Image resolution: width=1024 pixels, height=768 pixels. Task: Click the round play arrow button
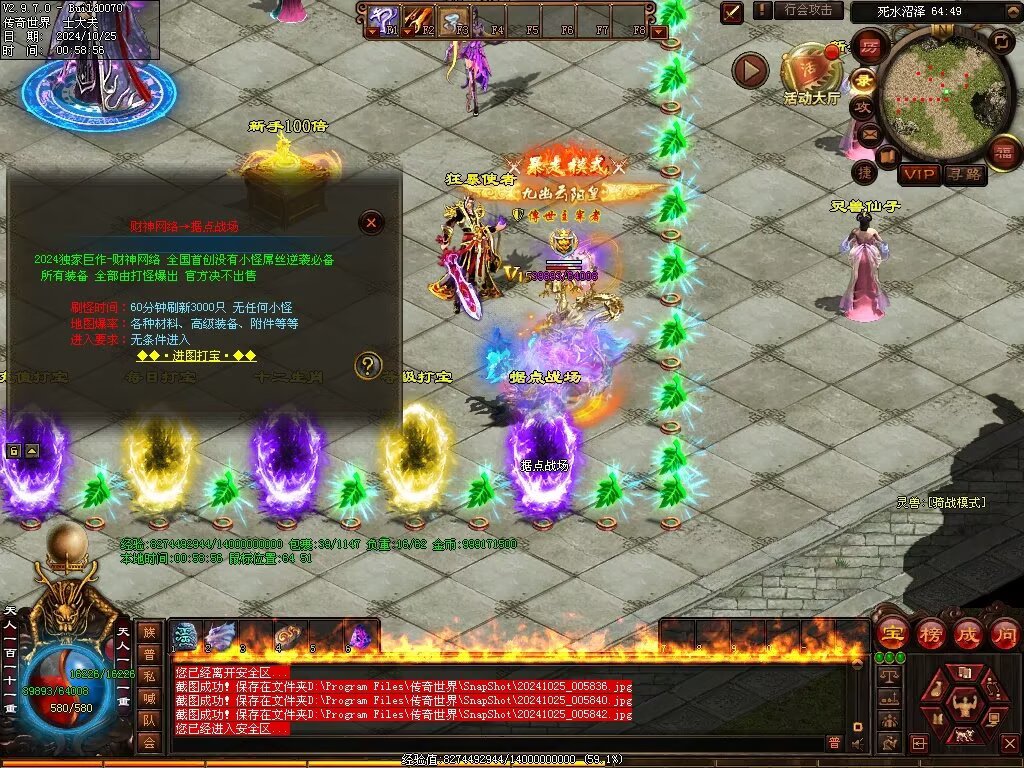click(750, 70)
